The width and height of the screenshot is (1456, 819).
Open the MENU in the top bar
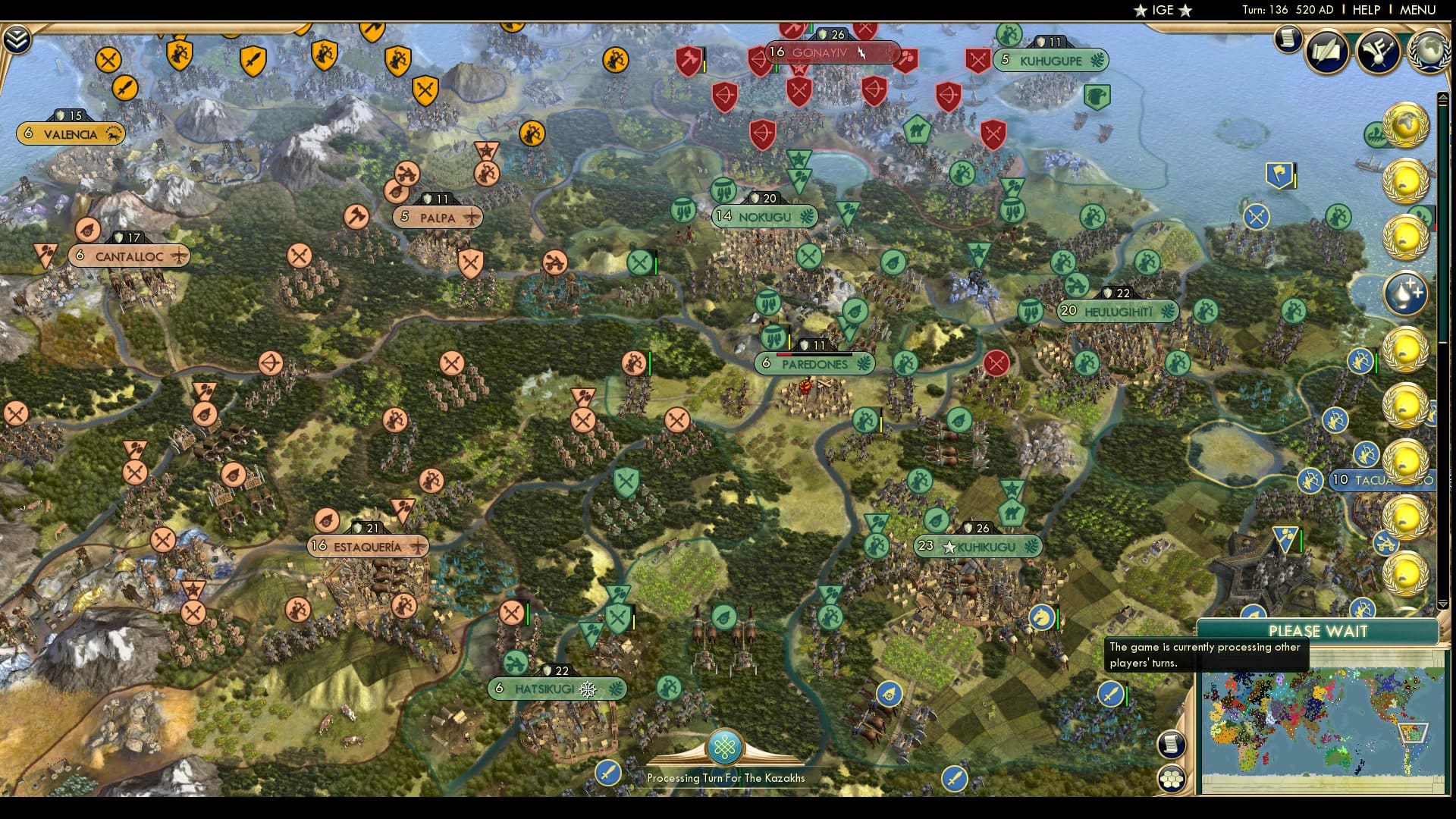(1418, 10)
